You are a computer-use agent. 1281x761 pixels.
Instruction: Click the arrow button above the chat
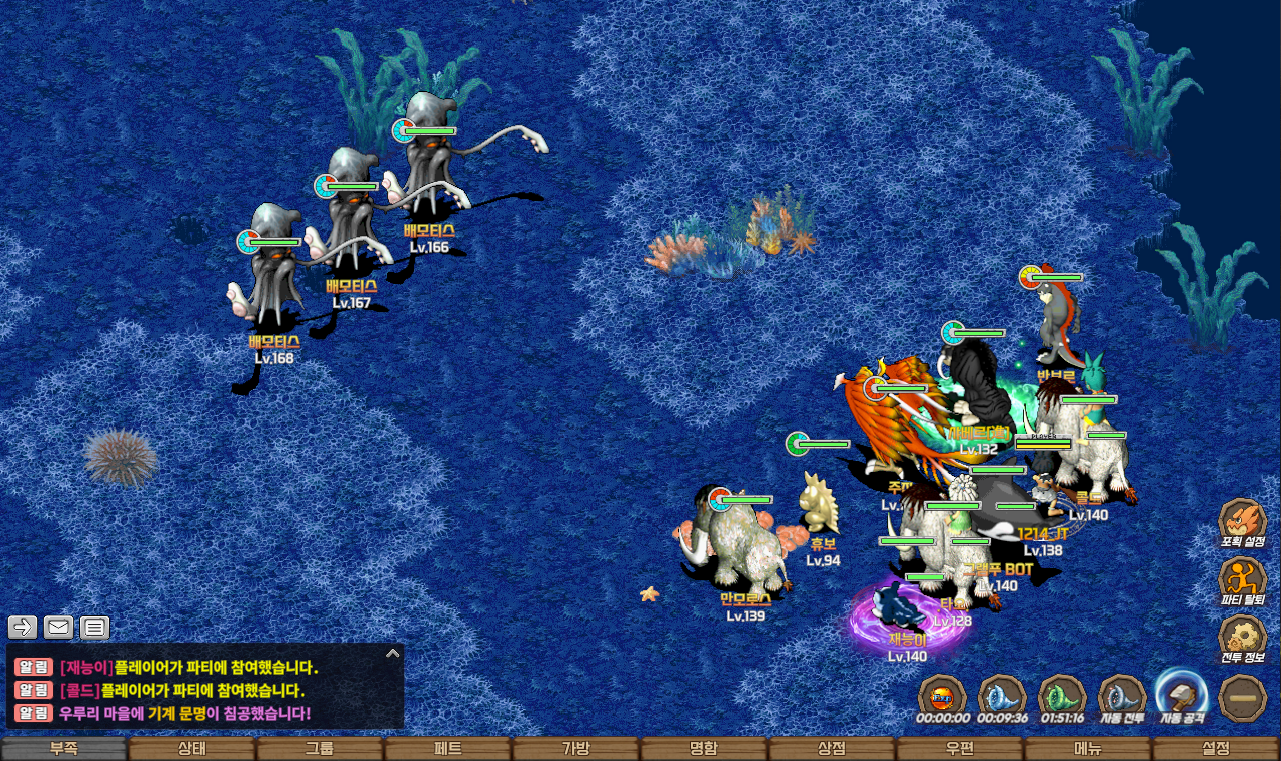tap(23, 627)
